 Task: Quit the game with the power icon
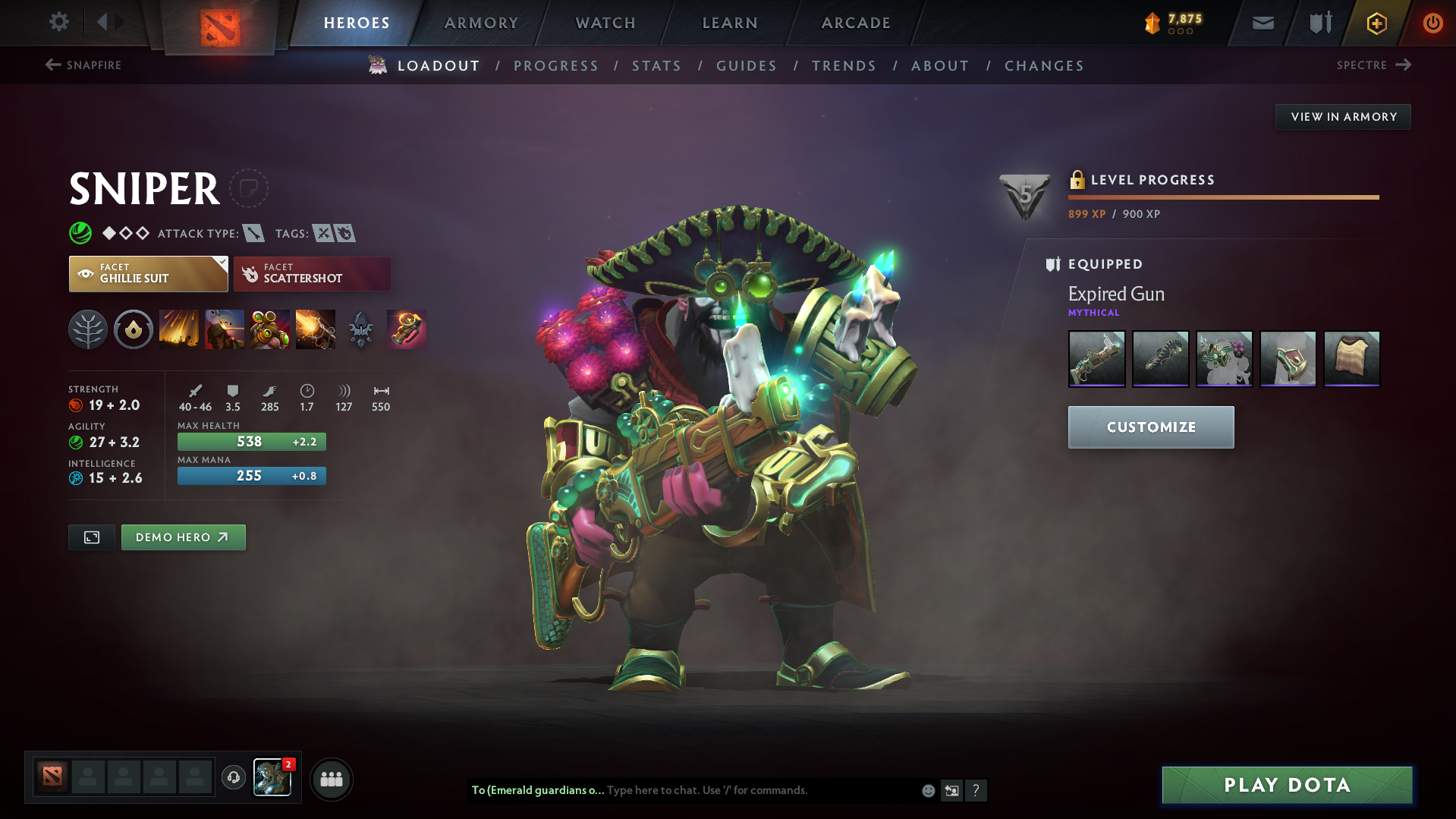(1432, 23)
